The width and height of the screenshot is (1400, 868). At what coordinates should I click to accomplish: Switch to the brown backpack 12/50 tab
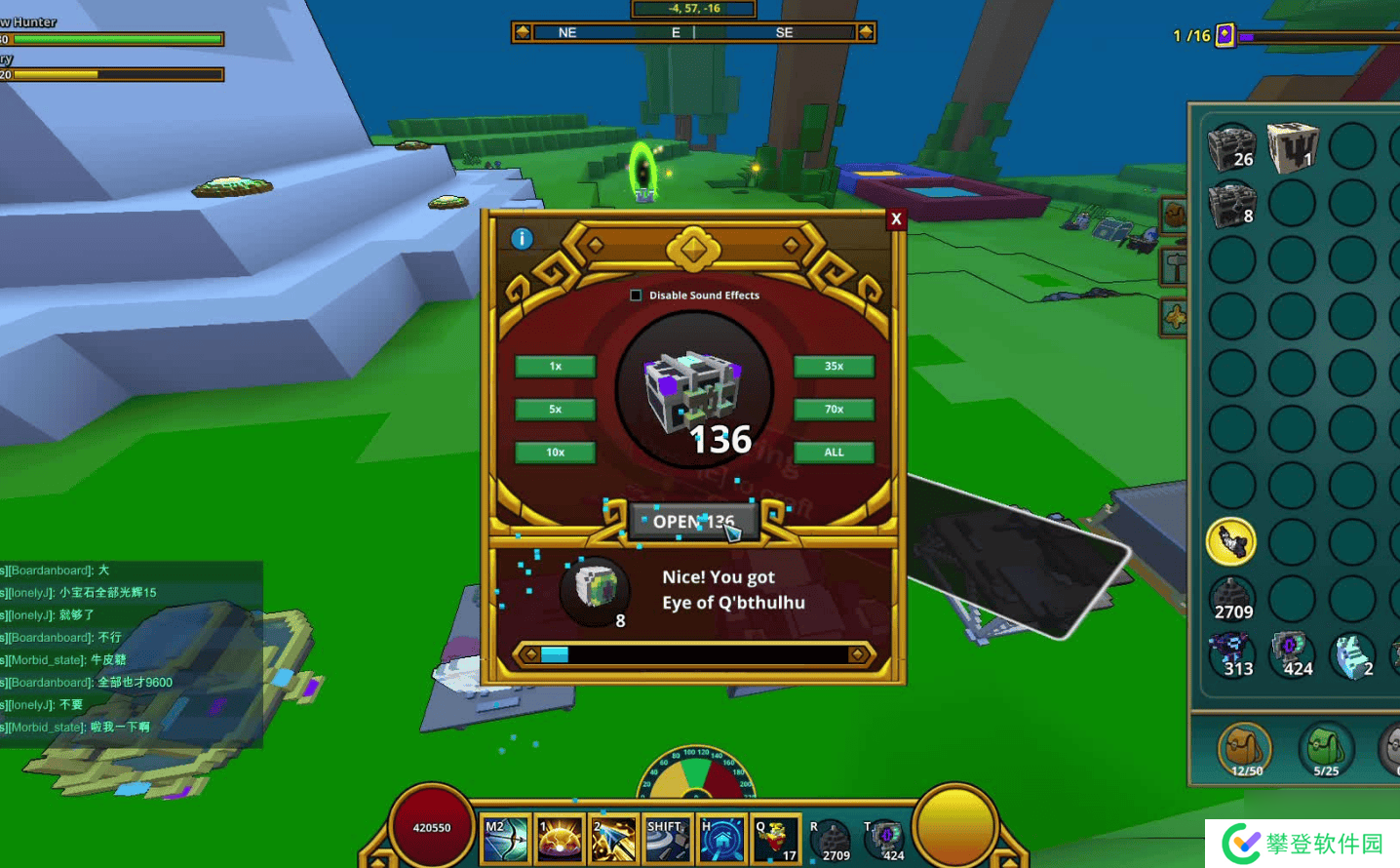click(x=1245, y=750)
